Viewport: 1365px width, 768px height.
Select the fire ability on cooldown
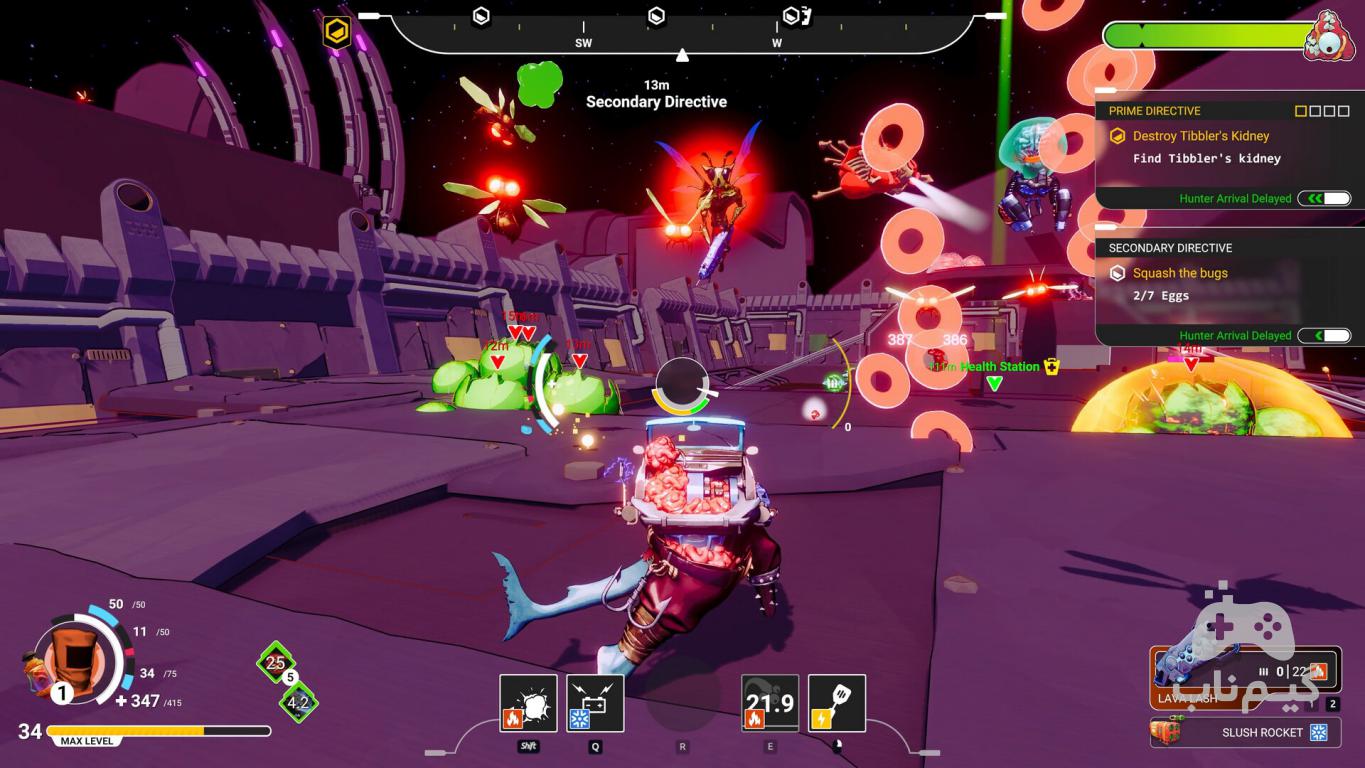click(x=769, y=703)
